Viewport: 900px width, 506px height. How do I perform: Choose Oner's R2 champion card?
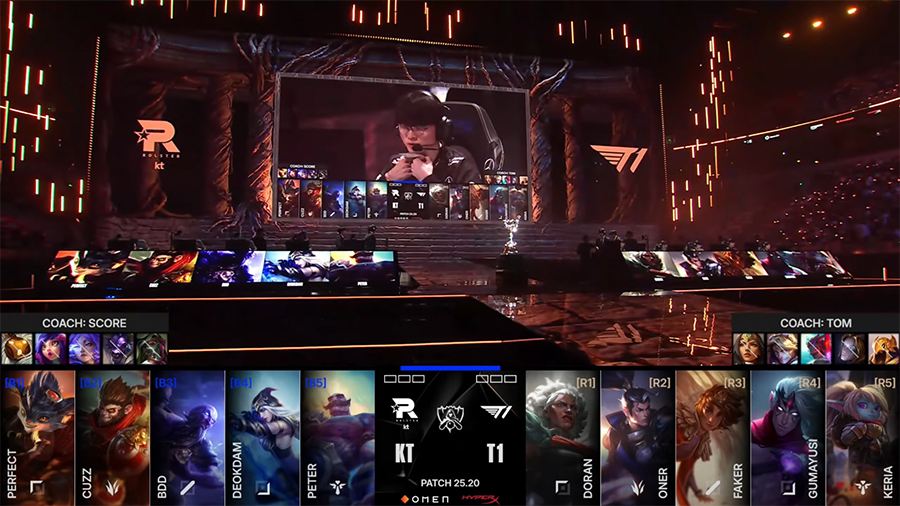[637, 437]
